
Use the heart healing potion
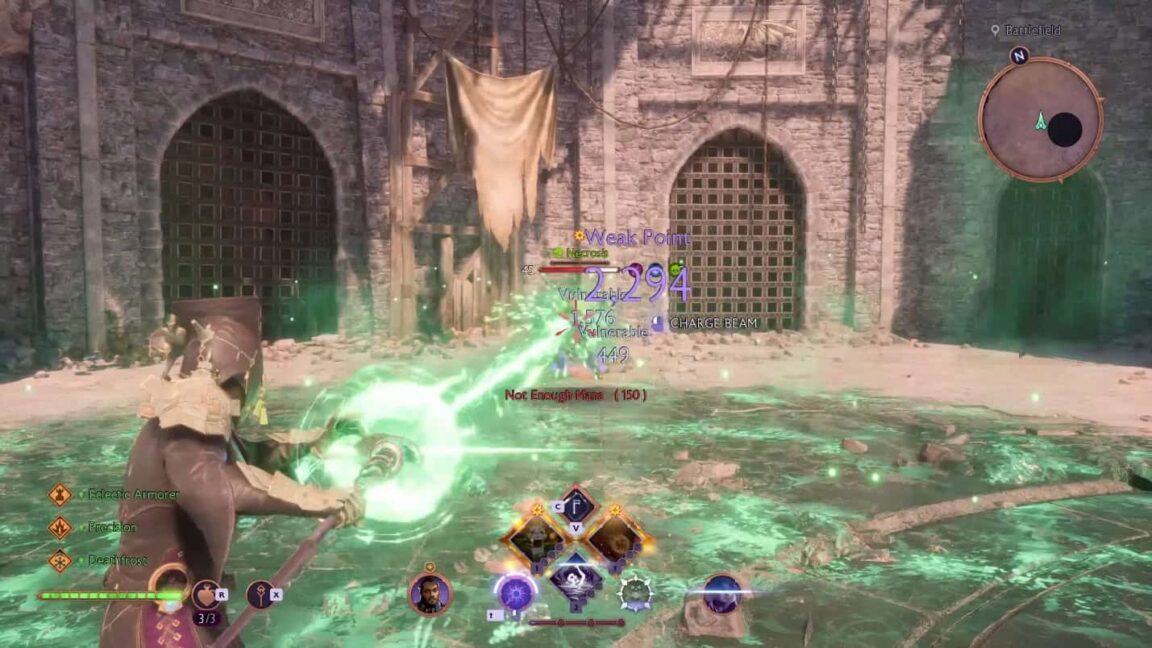click(x=206, y=594)
